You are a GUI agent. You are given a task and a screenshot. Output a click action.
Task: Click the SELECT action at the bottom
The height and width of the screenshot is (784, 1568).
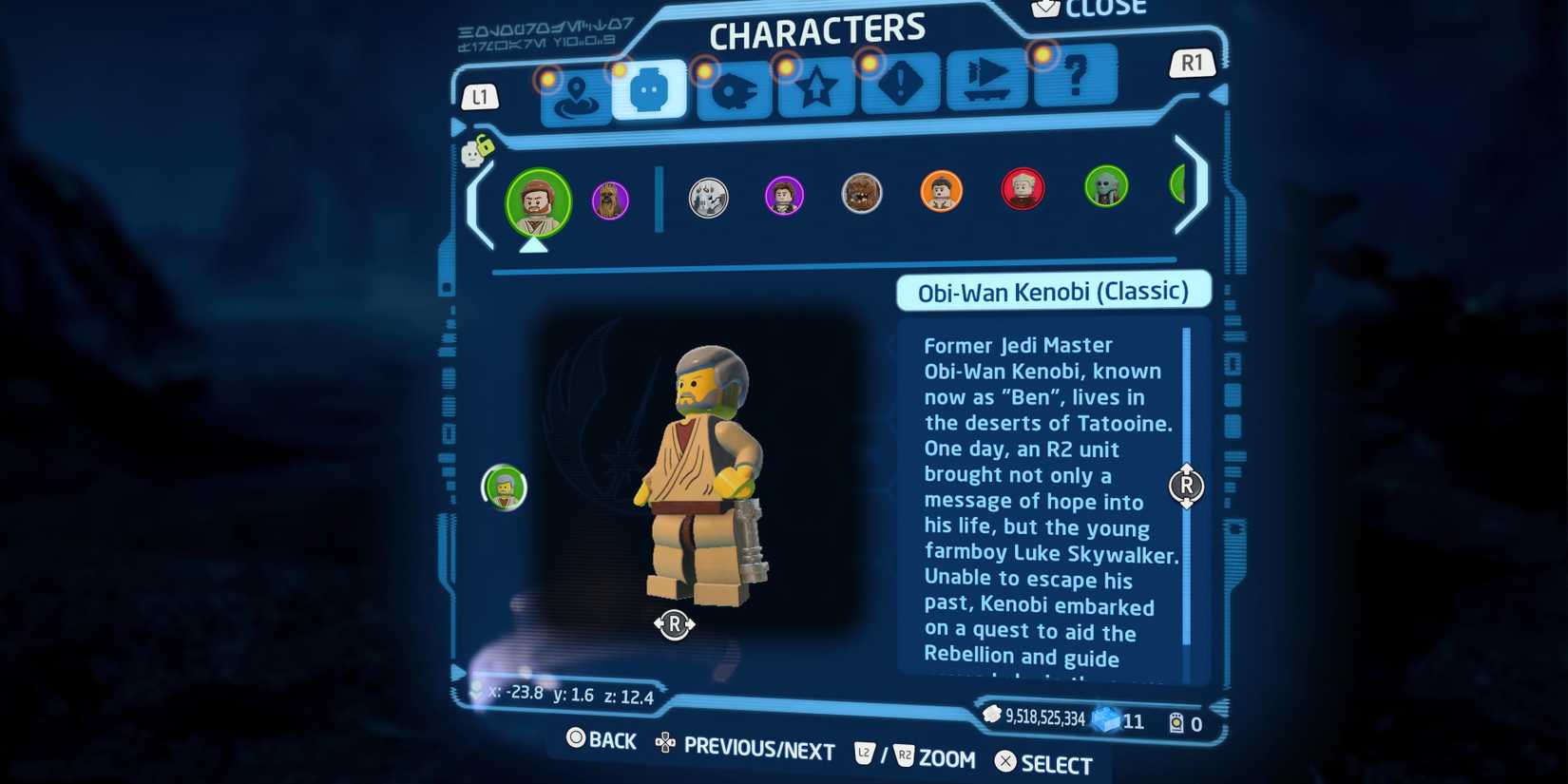[1043, 762]
